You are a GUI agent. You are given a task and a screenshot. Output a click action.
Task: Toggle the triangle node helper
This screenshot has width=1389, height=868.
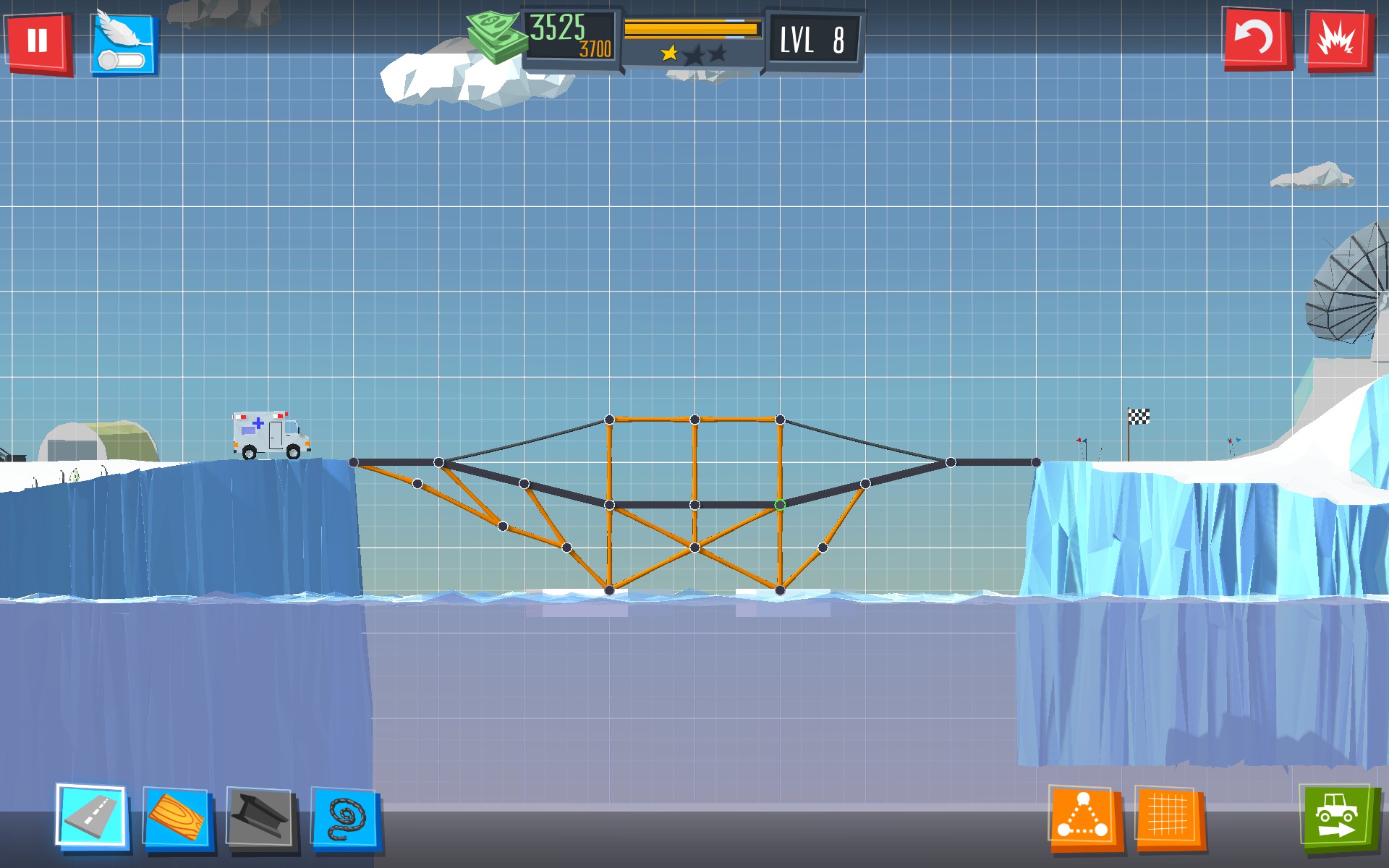1084,818
